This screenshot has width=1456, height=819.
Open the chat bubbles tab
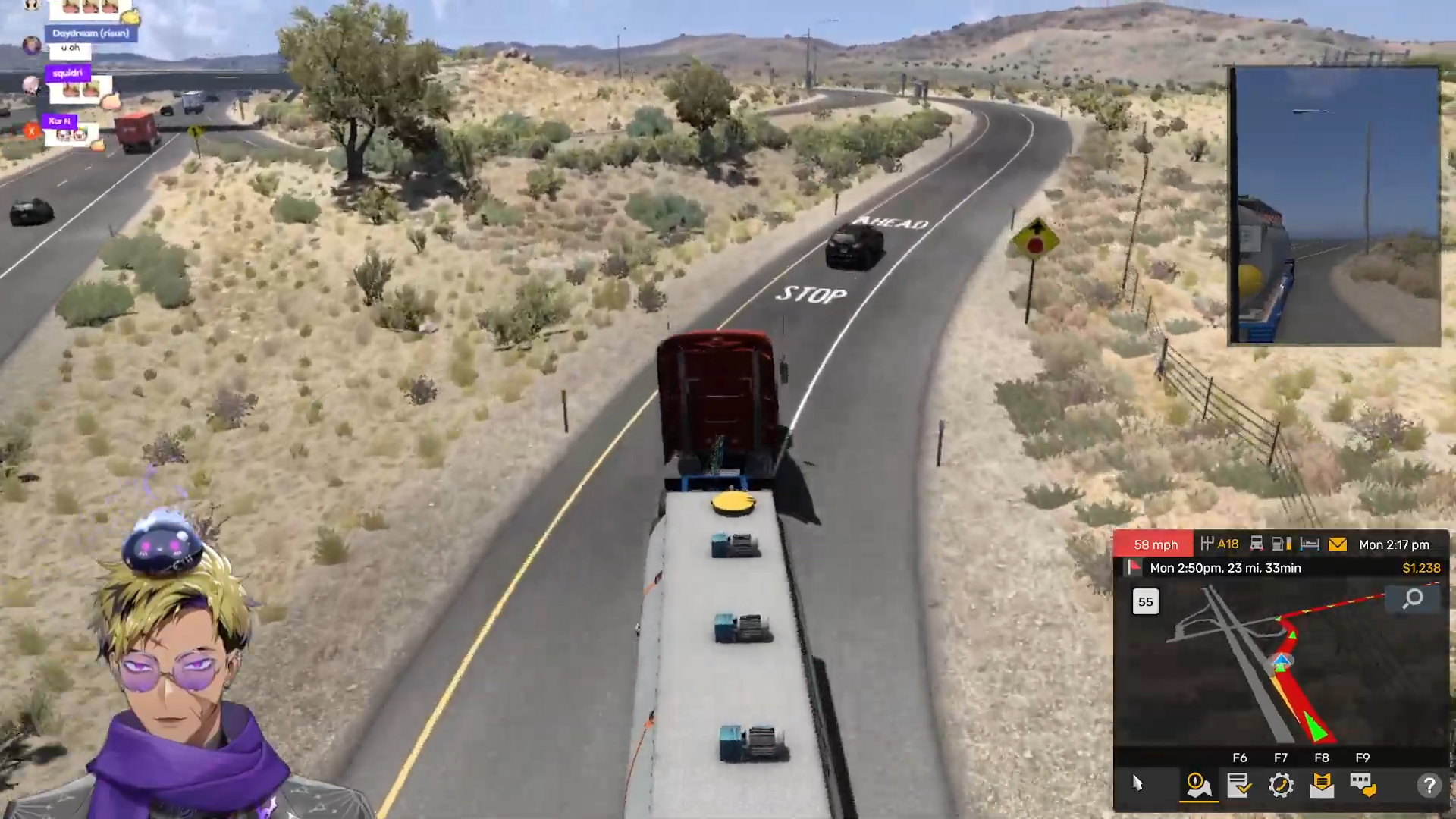click(1363, 785)
